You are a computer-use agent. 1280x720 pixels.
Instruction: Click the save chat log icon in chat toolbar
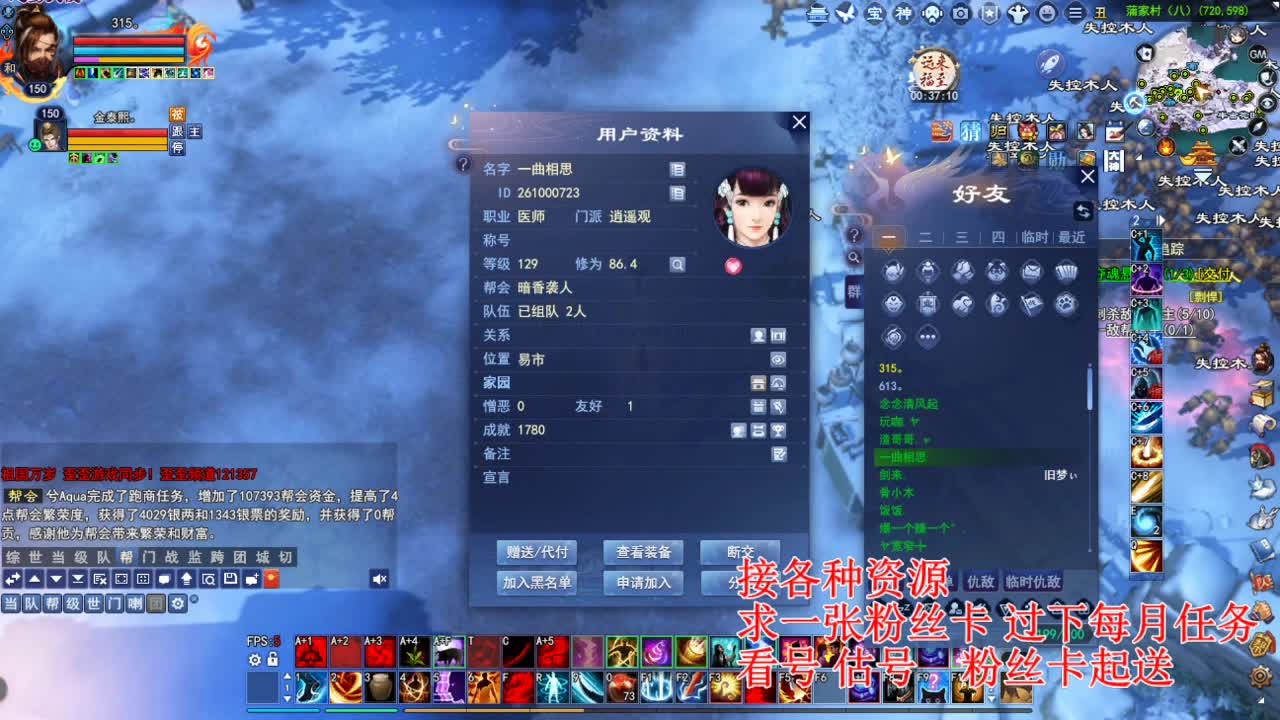click(229, 579)
